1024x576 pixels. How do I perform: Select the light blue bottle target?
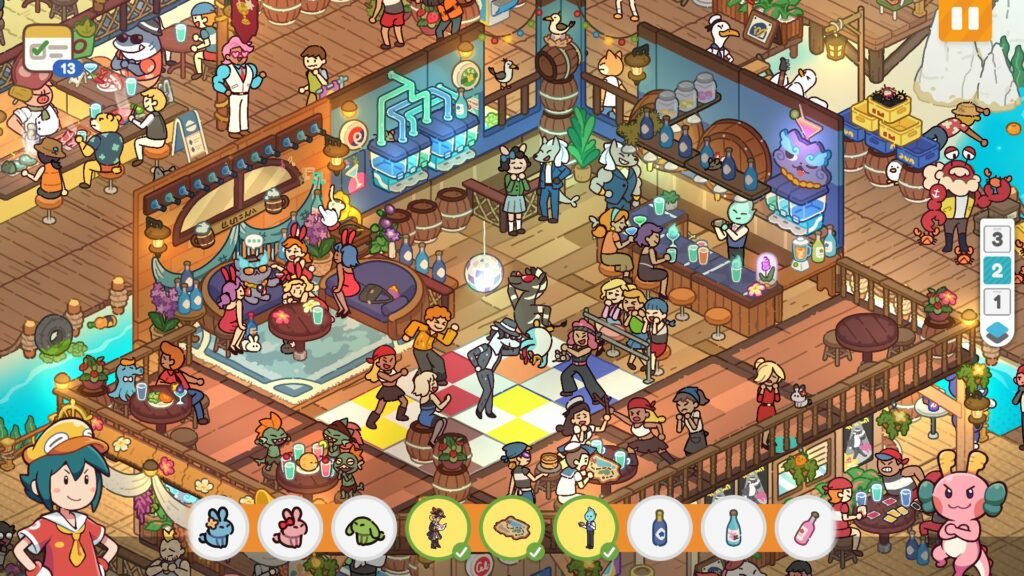(733, 528)
